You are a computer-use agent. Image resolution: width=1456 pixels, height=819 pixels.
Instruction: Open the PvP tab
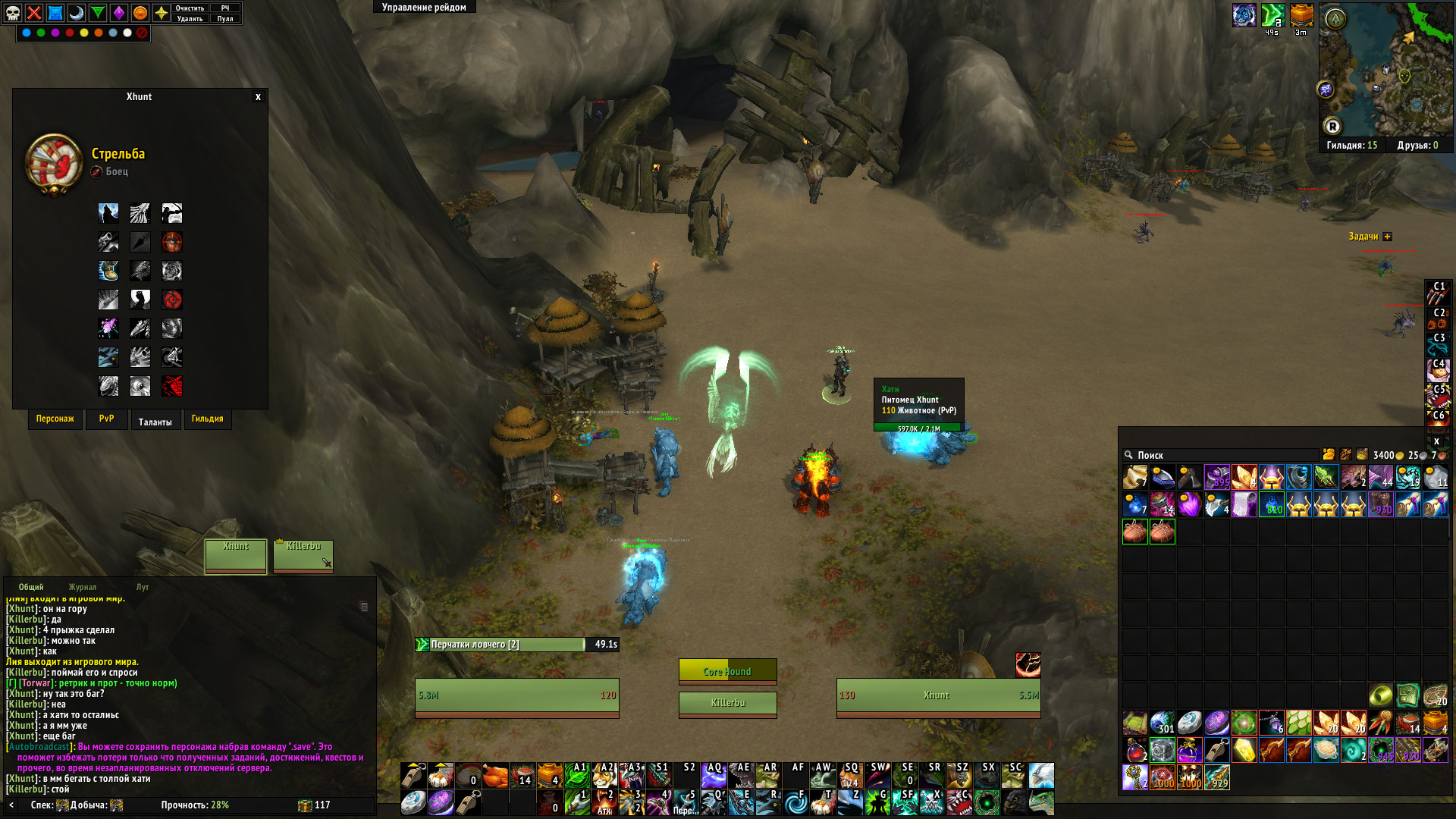[x=106, y=419]
